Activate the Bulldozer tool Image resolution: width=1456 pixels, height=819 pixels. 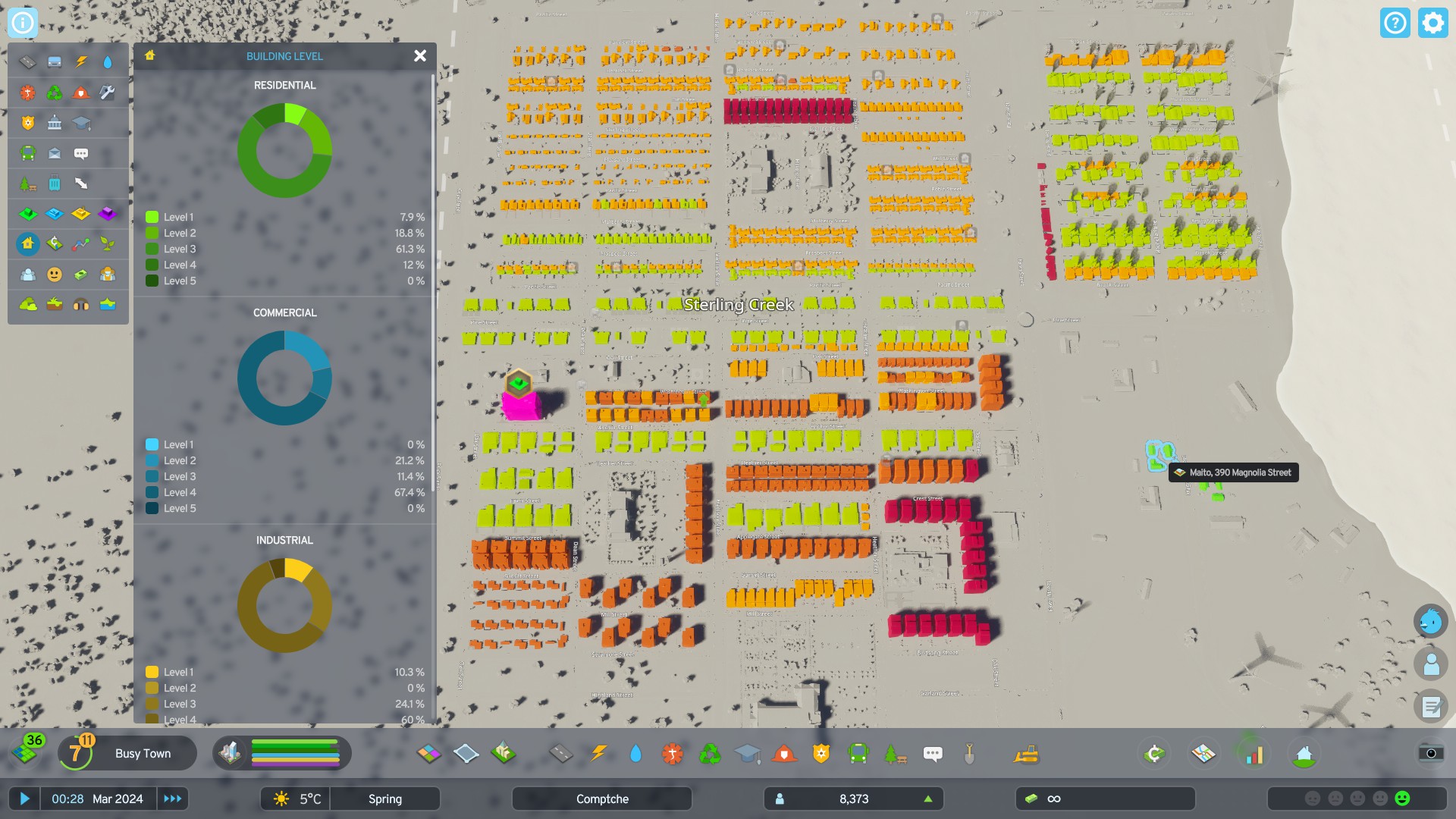point(1025,754)
